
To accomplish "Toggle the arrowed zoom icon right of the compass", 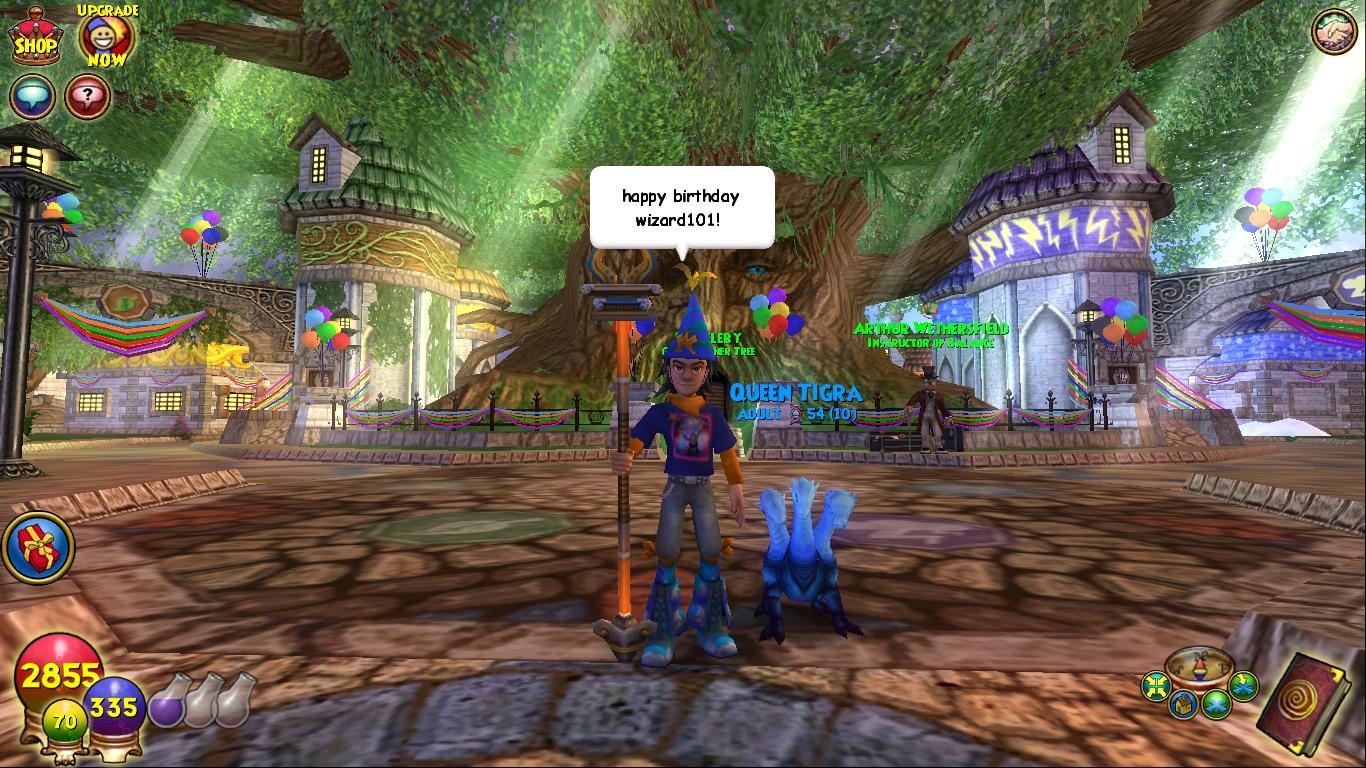I will pos(1242,685).
